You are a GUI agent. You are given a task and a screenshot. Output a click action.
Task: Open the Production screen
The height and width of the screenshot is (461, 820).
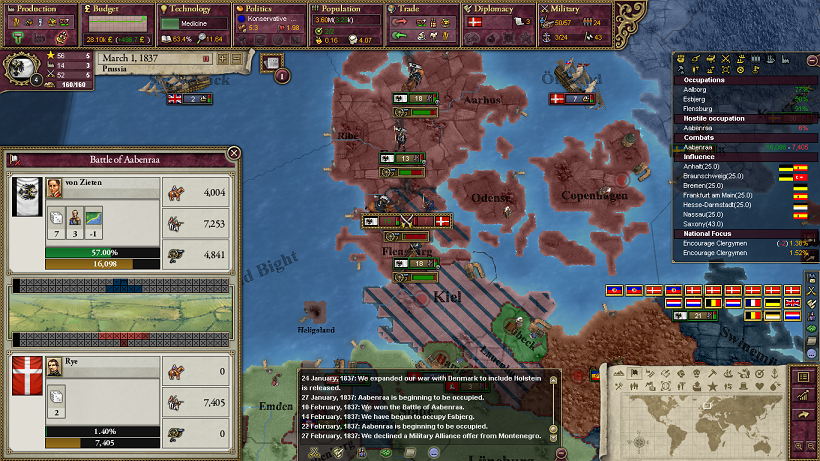[x=39, y=9]
